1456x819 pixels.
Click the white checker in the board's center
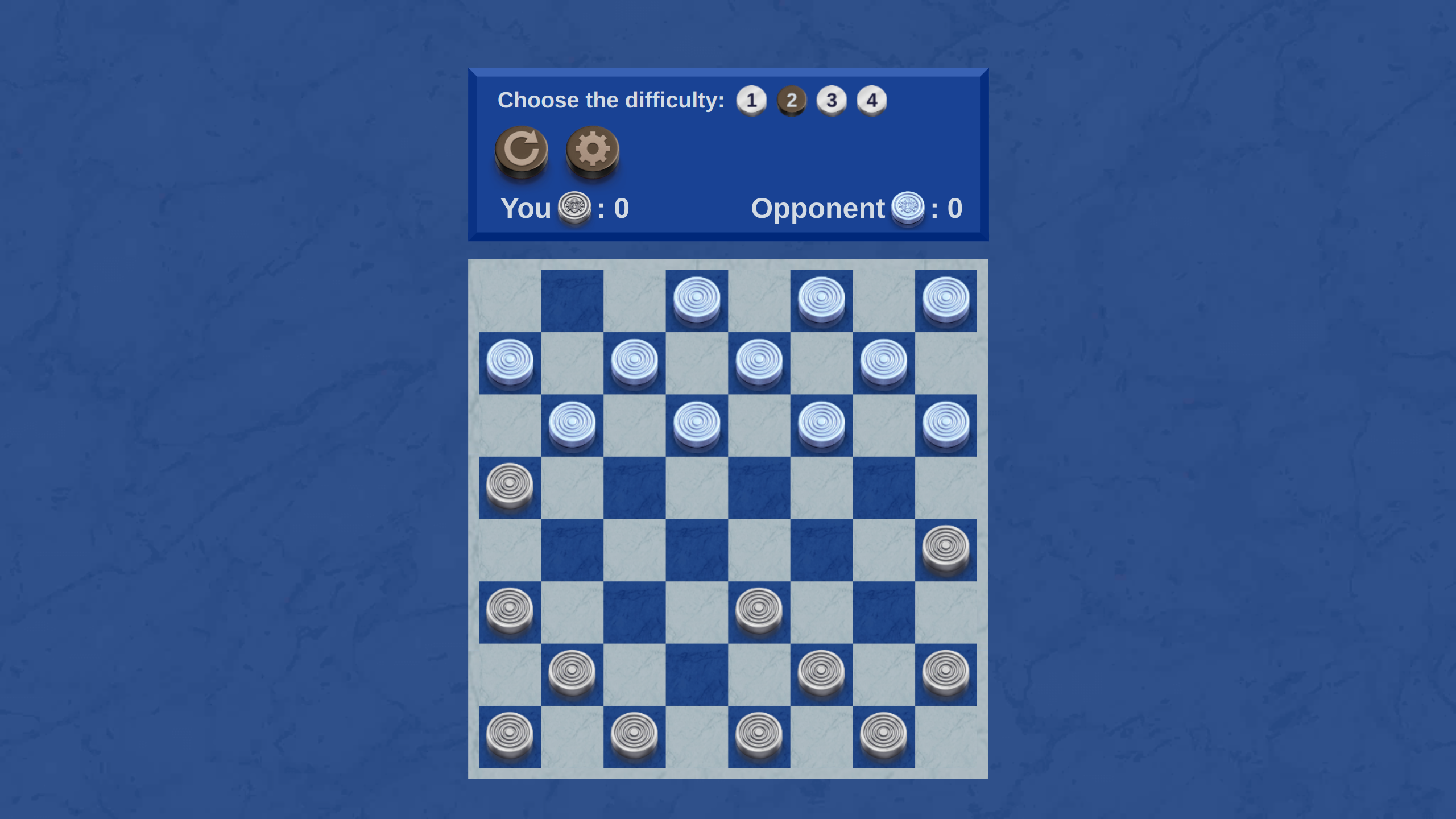[759, 610]
